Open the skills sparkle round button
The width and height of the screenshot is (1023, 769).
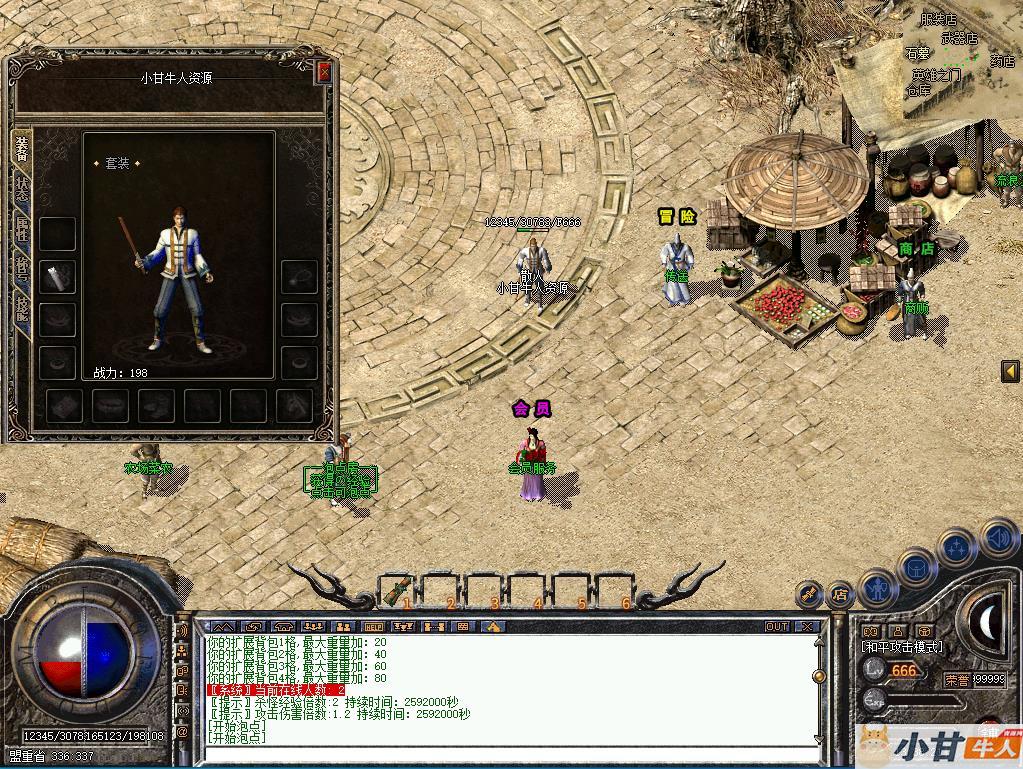[956, 549]
